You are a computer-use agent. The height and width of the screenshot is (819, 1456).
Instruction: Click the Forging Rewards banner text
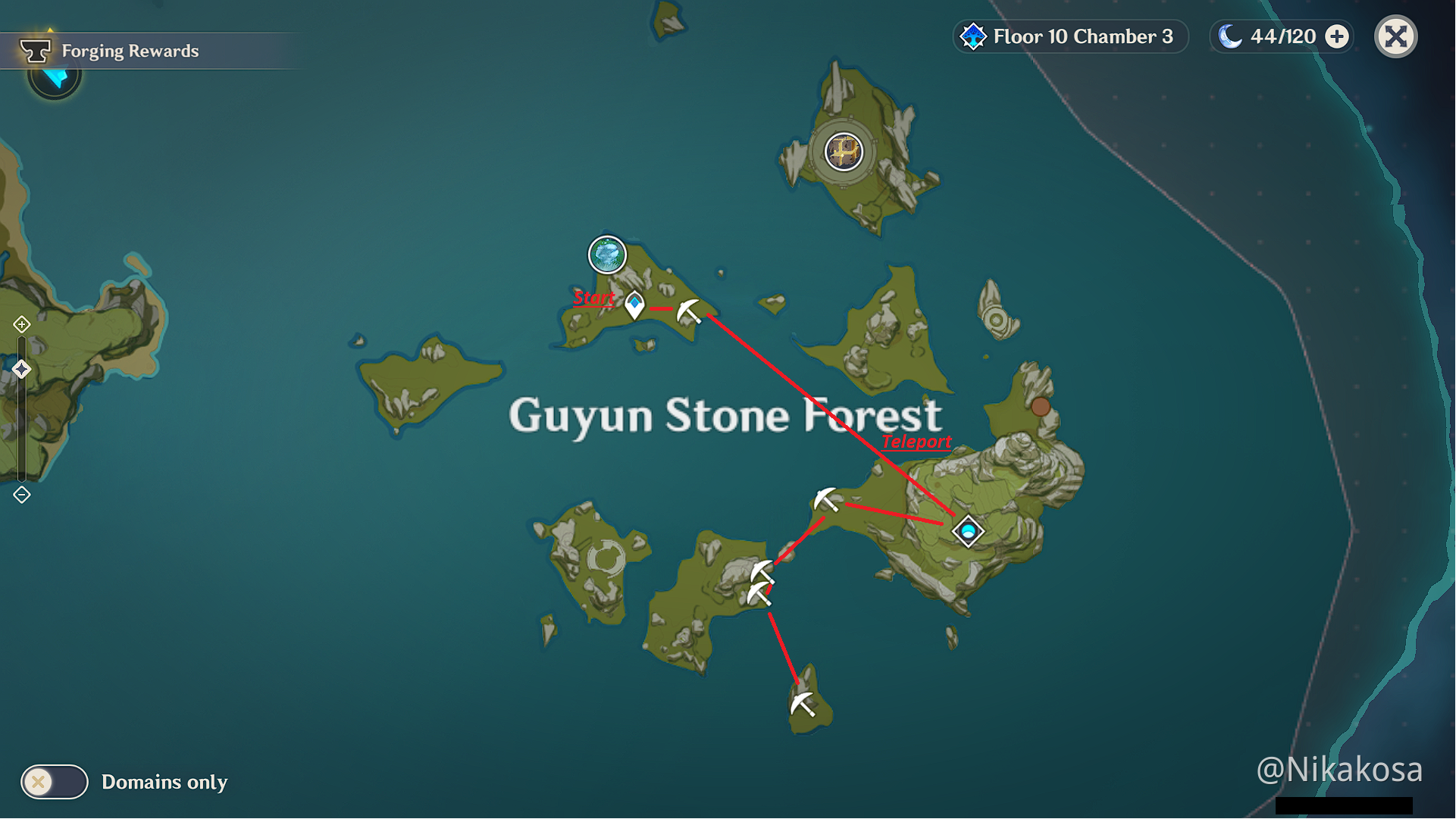(x=130, y=51)
